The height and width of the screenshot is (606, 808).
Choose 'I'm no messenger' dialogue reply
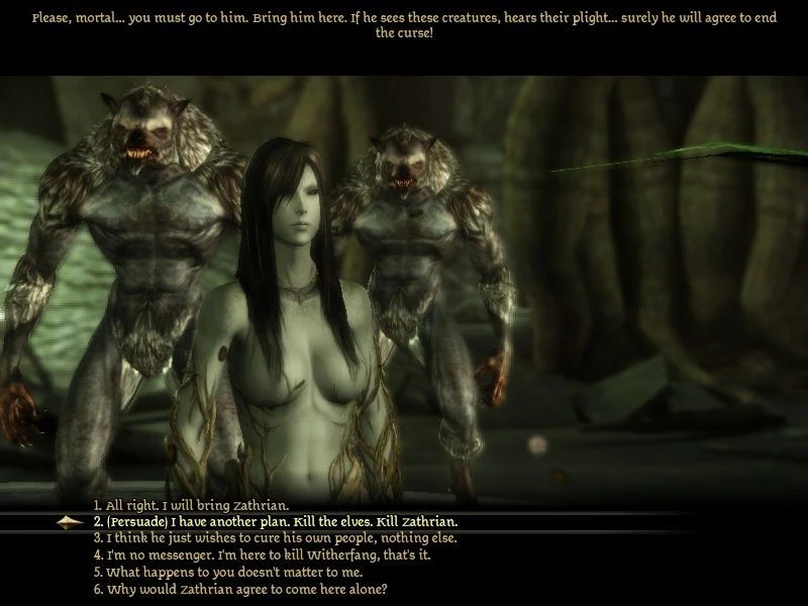[262, 555]
